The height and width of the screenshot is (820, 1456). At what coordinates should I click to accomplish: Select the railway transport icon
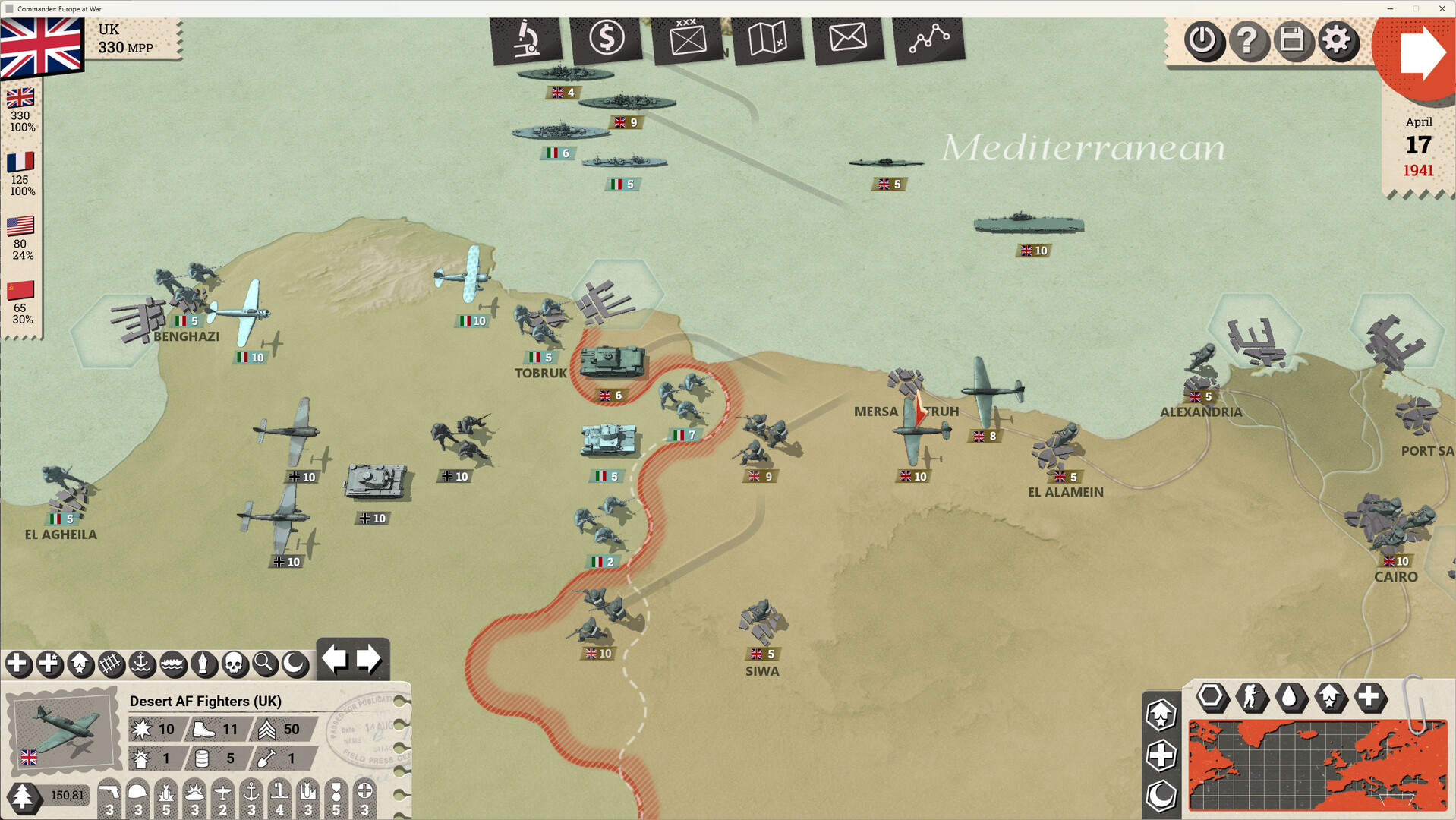[110, 664]
